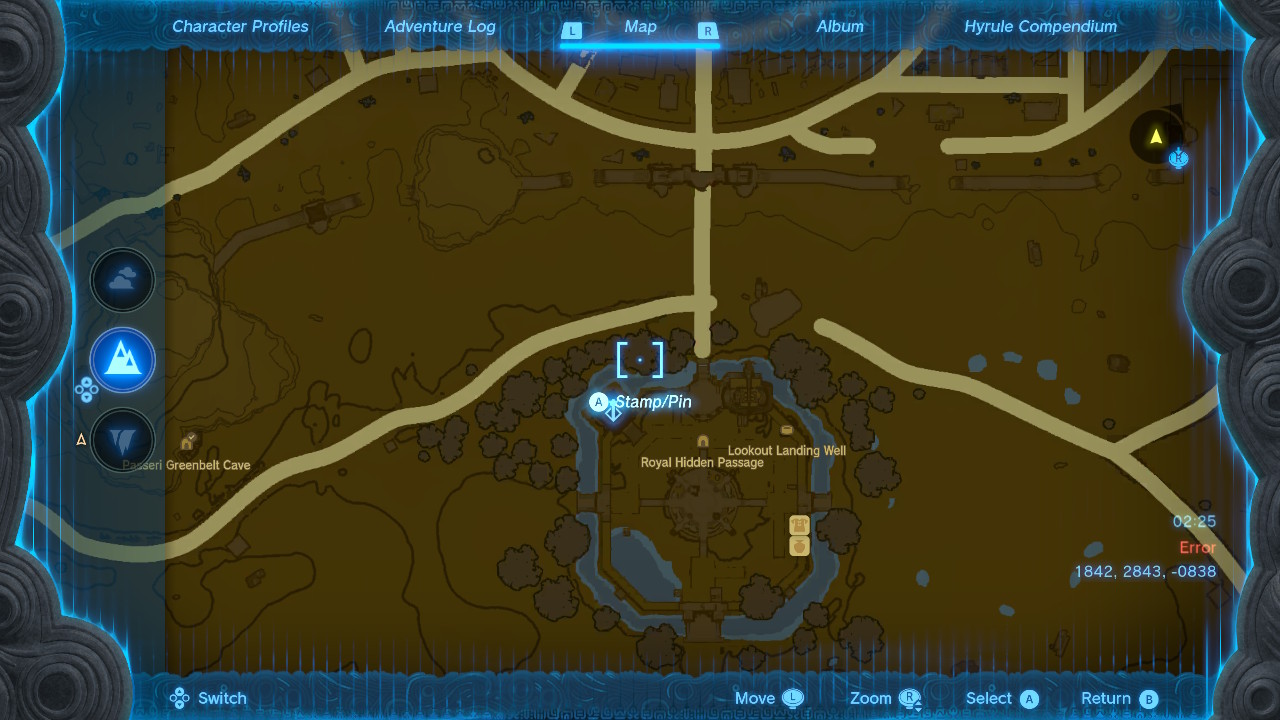Click the R-stick icon beside the compass
Screen dimensions: 1280x720
click(1178, 158)
